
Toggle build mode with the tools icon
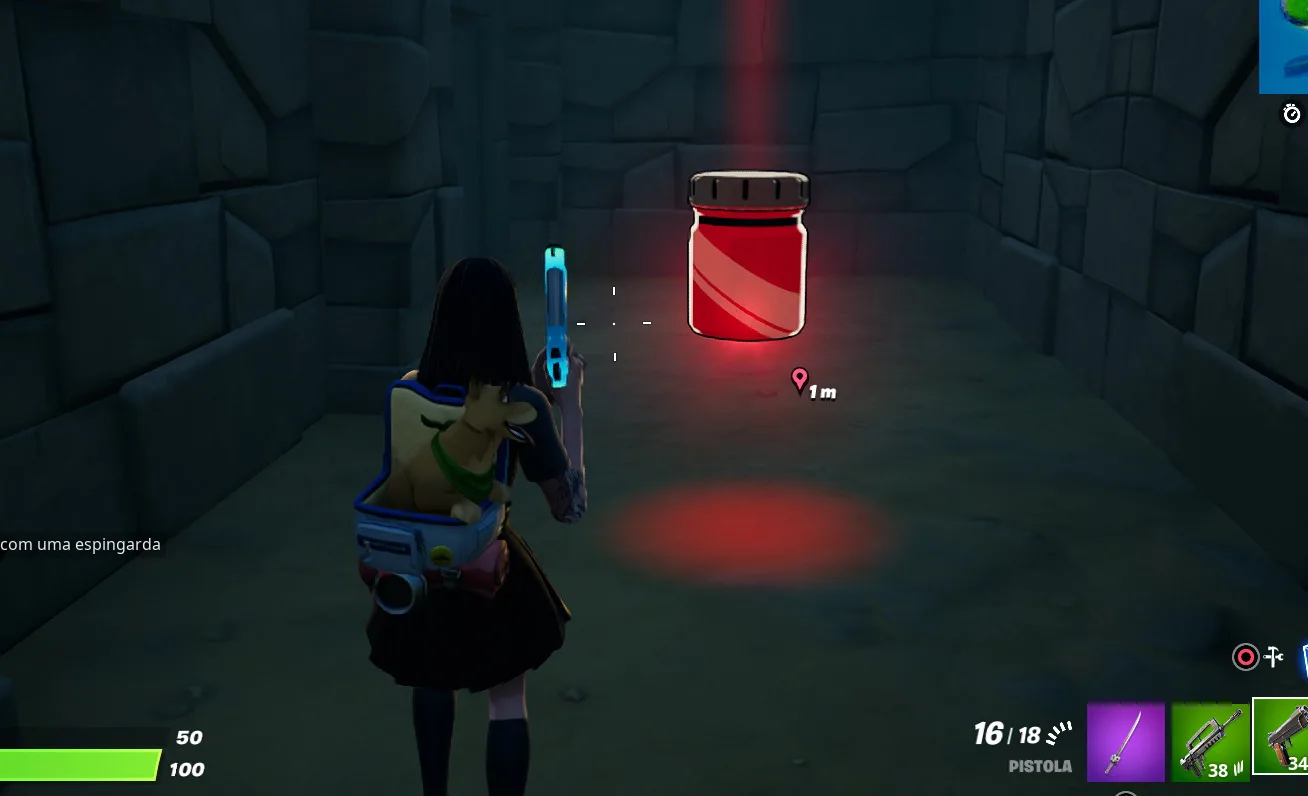coord(1274,657)
